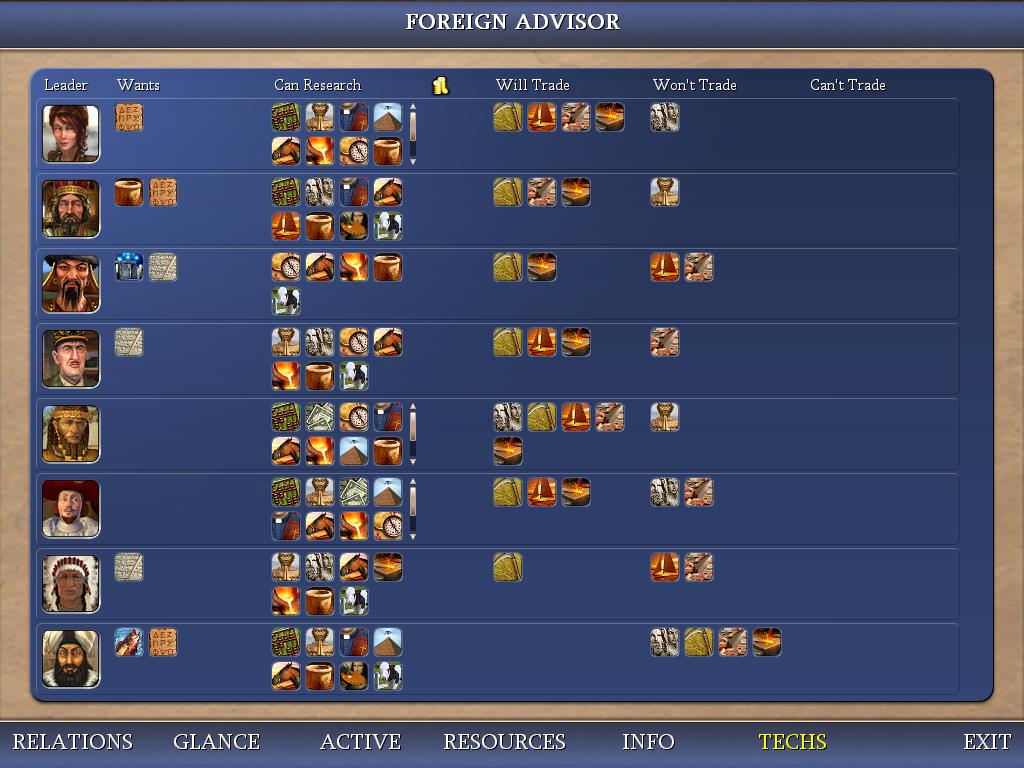
Task: Select the red-haired woman leader portrait
Action: [x=71, y=134]
